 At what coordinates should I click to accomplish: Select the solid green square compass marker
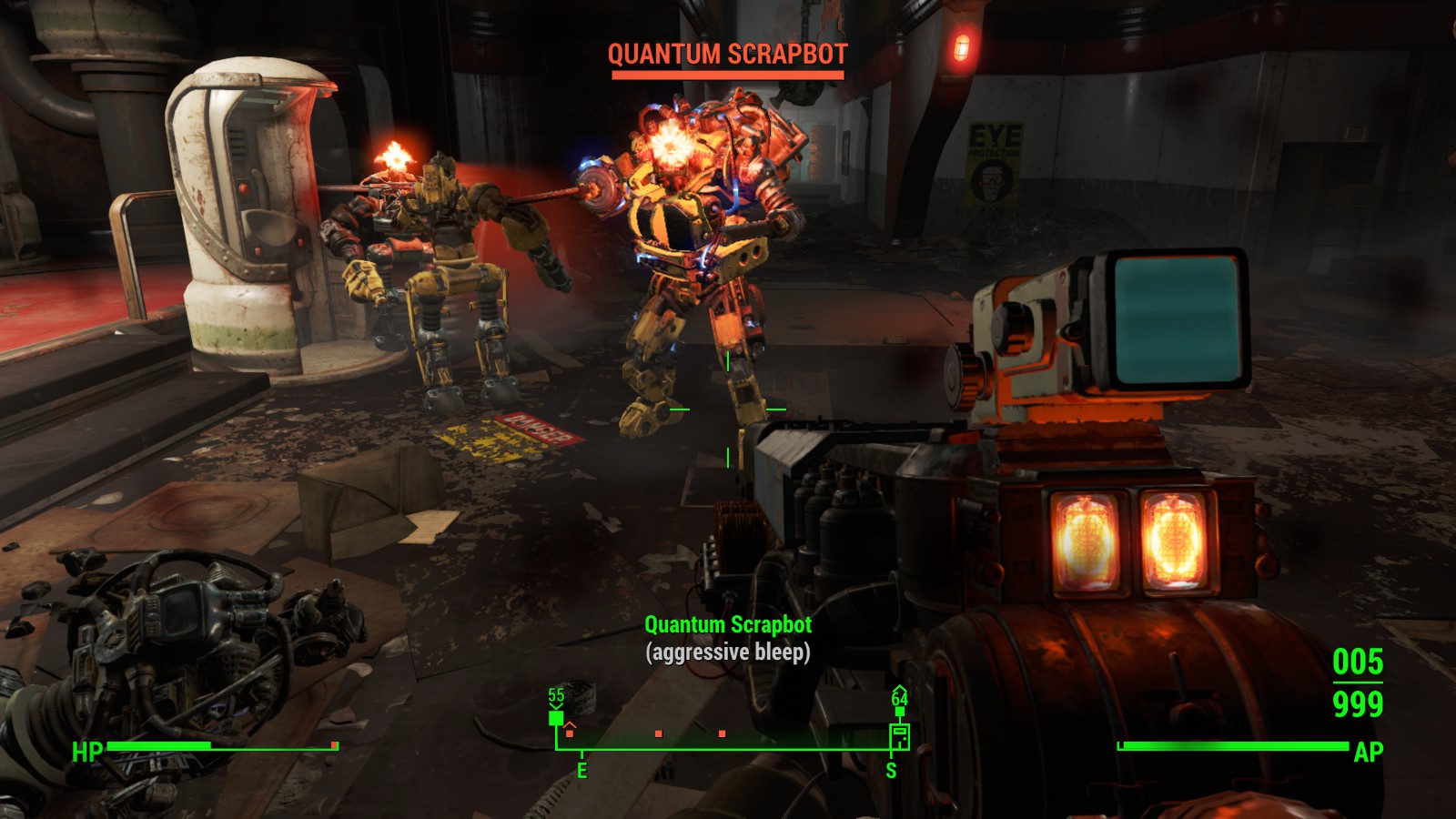tap(556, 718)
